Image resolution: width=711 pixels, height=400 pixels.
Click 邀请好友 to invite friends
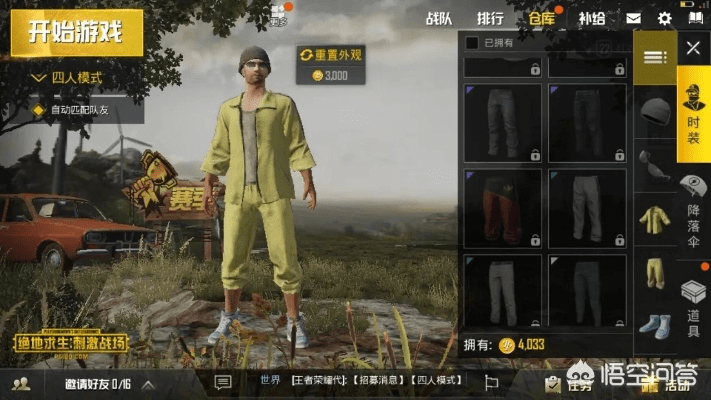(x=97, y=384)
